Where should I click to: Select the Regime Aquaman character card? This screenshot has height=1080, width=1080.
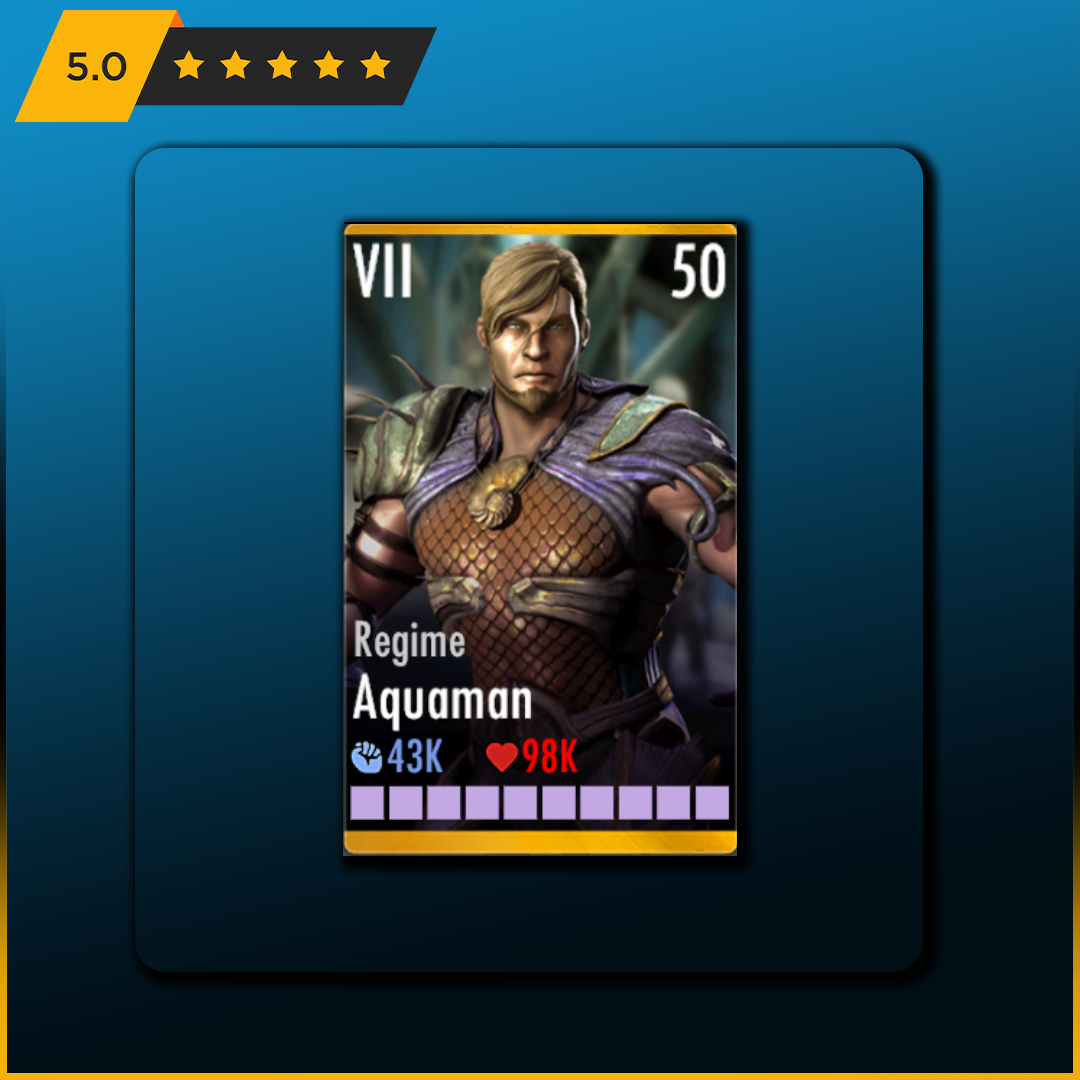coord(540,539)
